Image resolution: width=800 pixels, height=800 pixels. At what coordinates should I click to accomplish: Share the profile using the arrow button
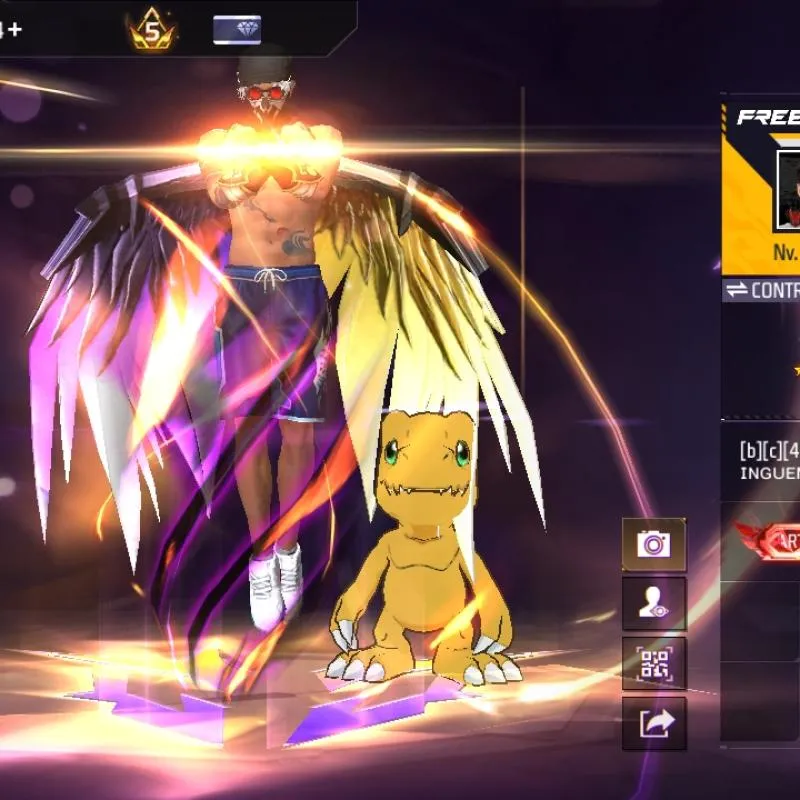click(654, 722)
